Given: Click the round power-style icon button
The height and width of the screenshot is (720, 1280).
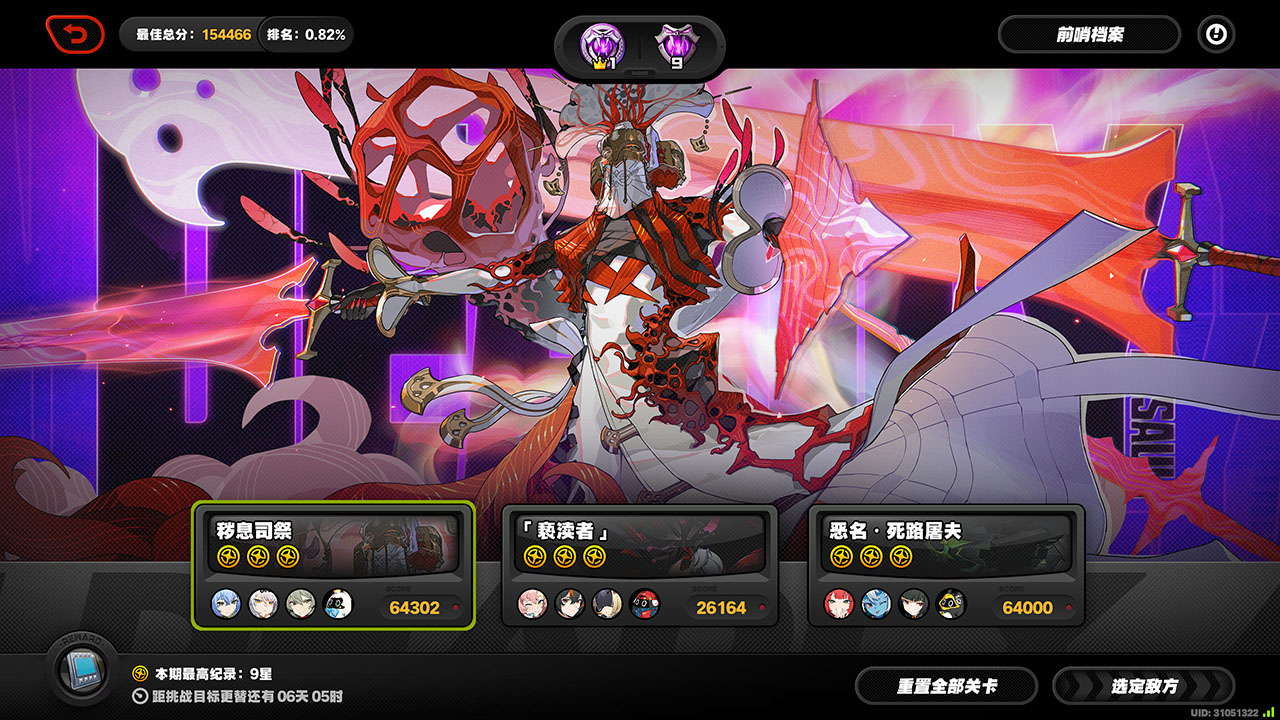Looking at the screenshot, I should 1216,35.
